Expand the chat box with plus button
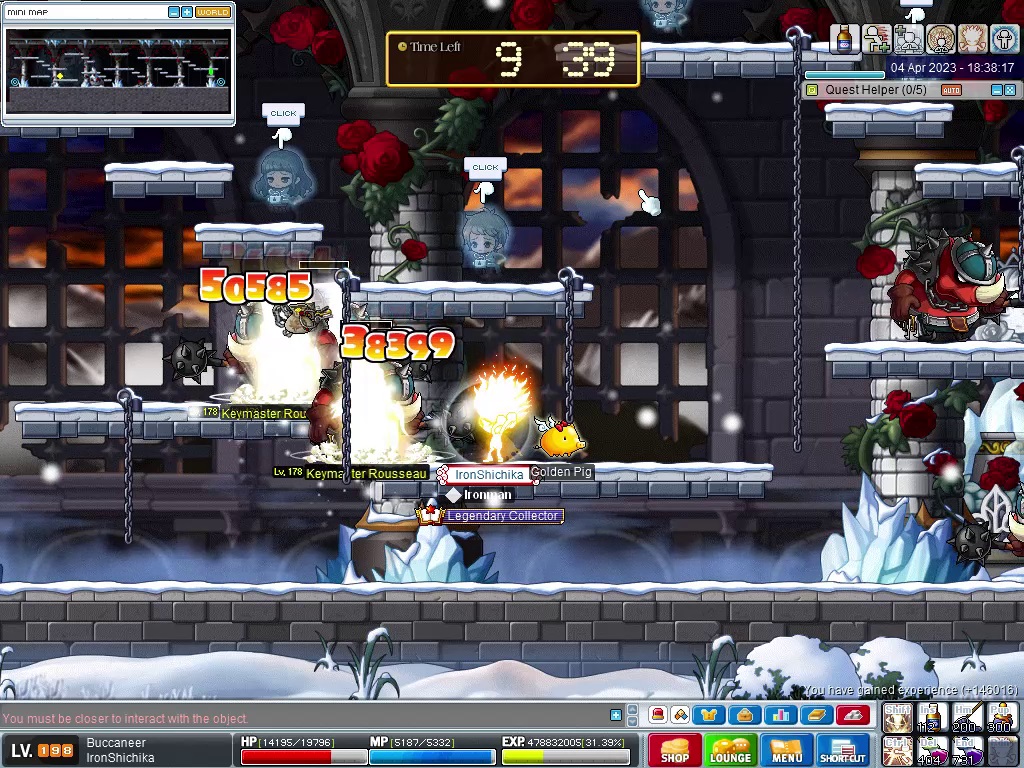The image size is (1024, 768). tap(616, 714)
